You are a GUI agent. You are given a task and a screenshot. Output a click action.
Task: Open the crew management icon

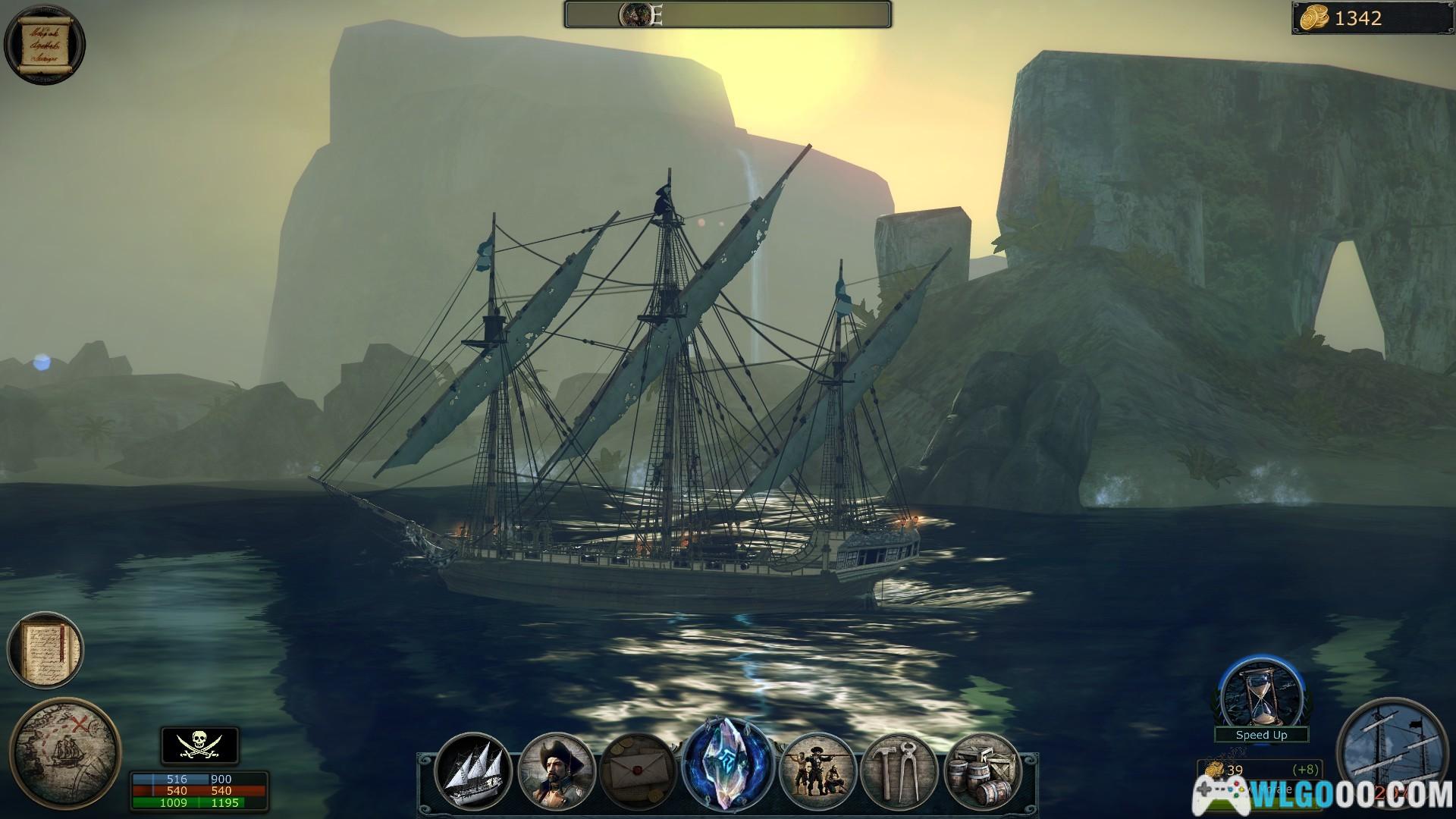[x=817, y=772]
